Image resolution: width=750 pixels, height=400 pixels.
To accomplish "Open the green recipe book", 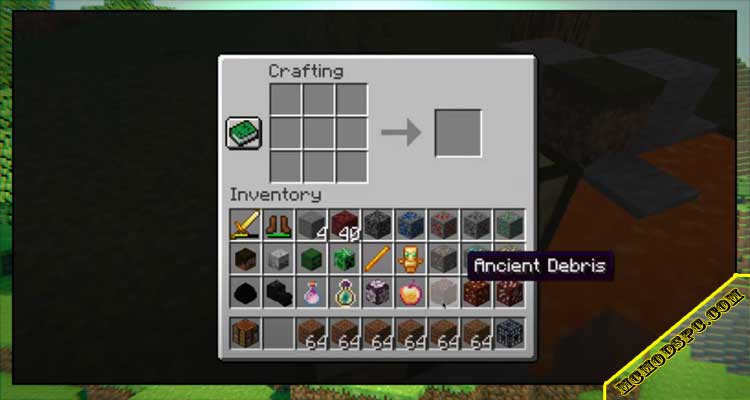I will click(246, 133).
